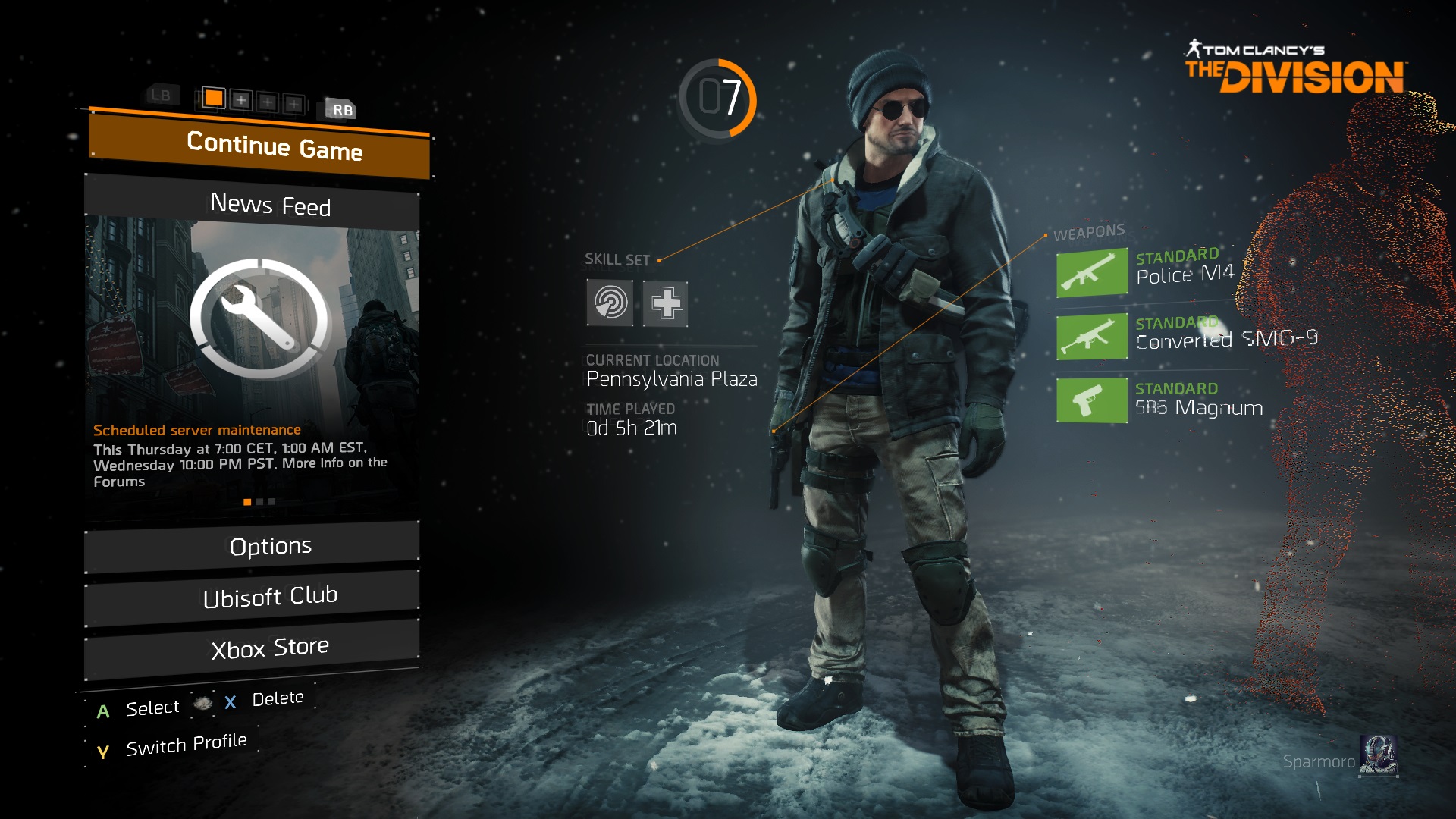The height and width of the screenshot is (819, 1456).
Task: Inspect the Converted SMG-9 weapon icon
Action: click(1091, 336)
